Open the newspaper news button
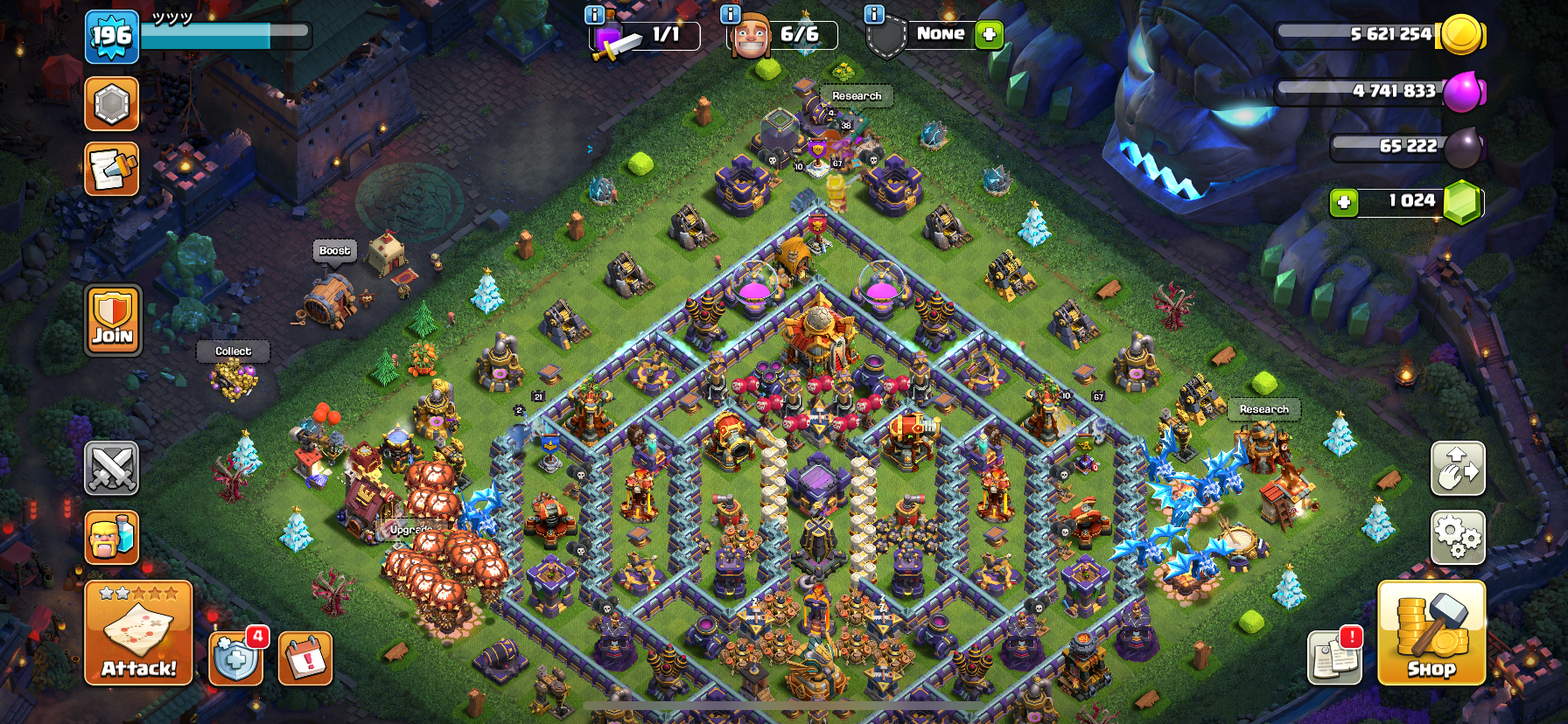Image resolution: width=1568 pixels, height=724 pixels. tap(112, 169)
